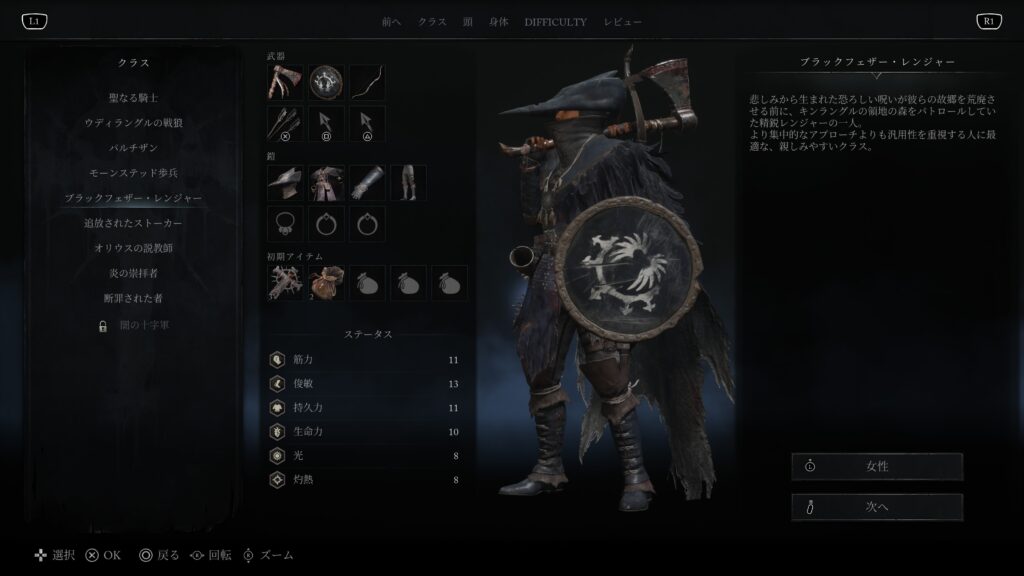Inspect the round shield weapon slot
The height and width of the screenshot is (576, 1024).
tap(326, 83)
